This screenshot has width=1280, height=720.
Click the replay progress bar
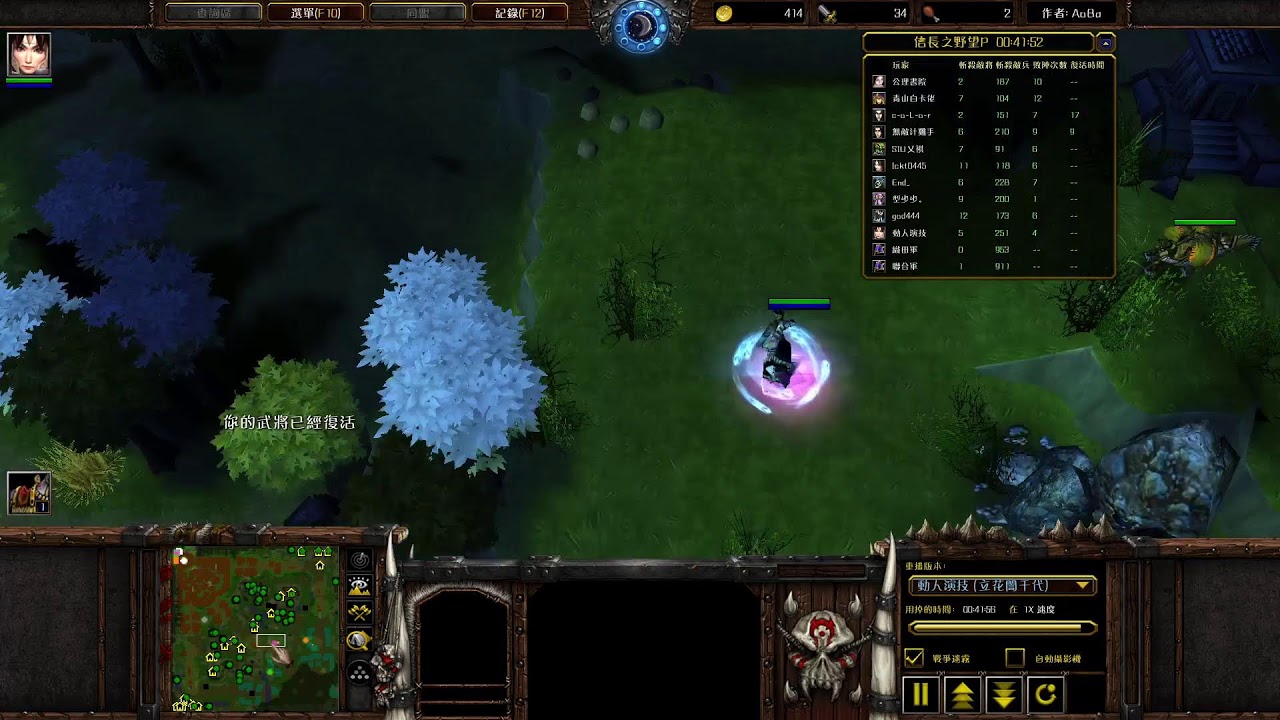(x=1002, y=628)
